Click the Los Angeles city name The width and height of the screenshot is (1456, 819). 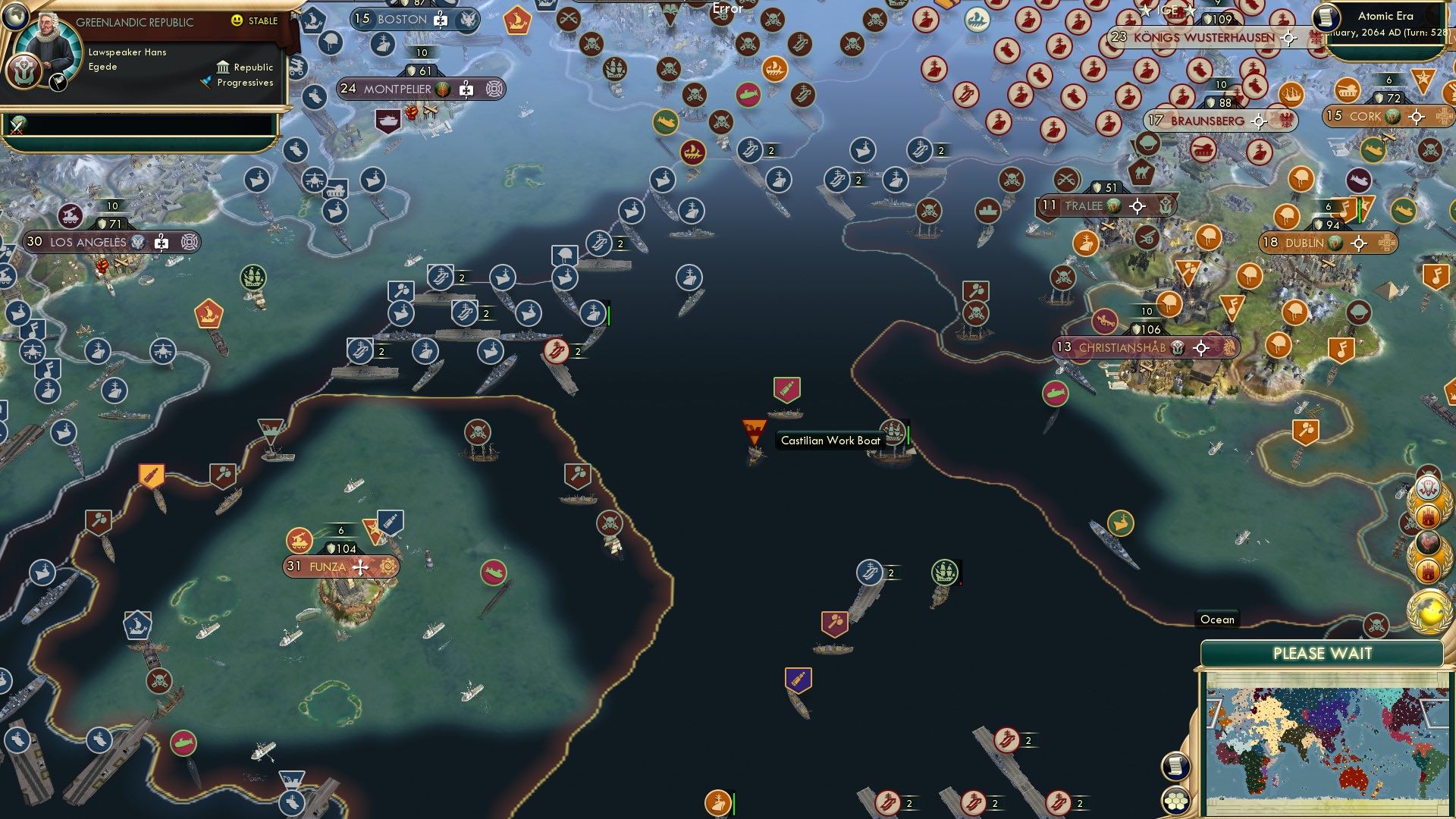(x=87, y=243)
